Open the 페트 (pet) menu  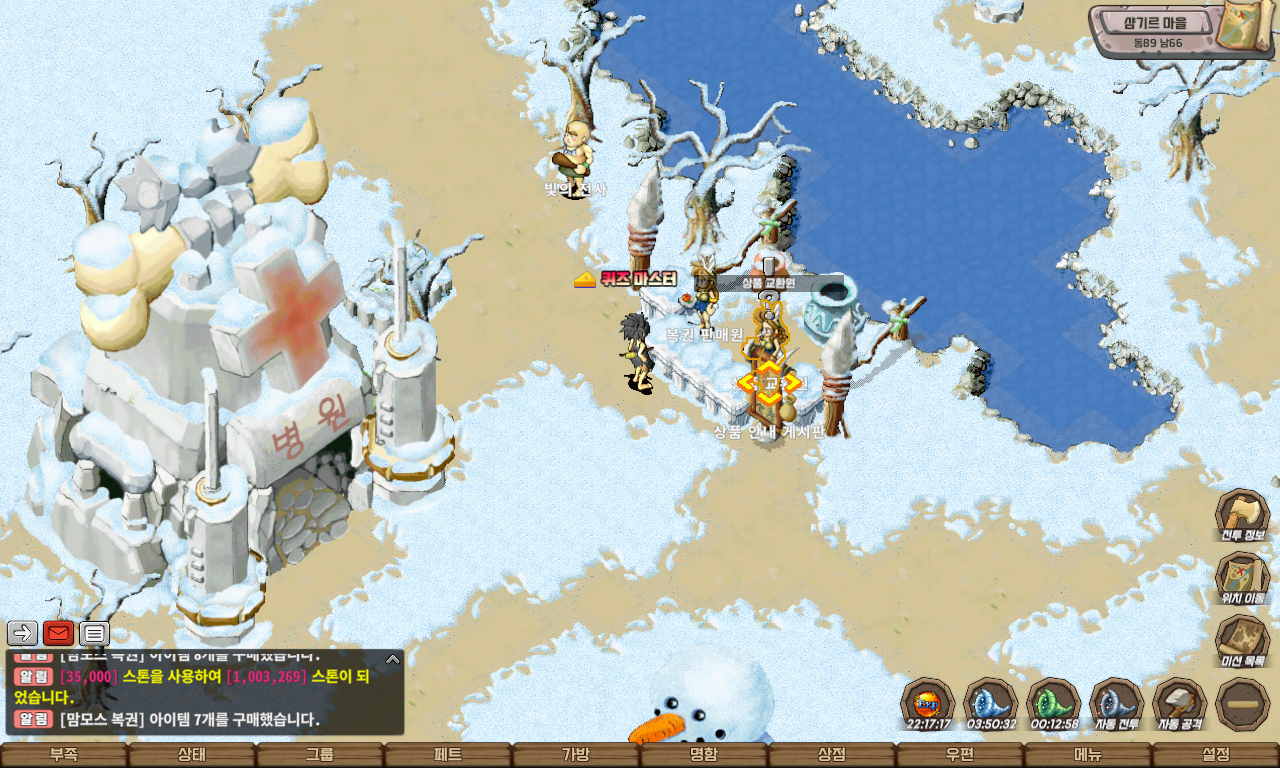[448, 755]
